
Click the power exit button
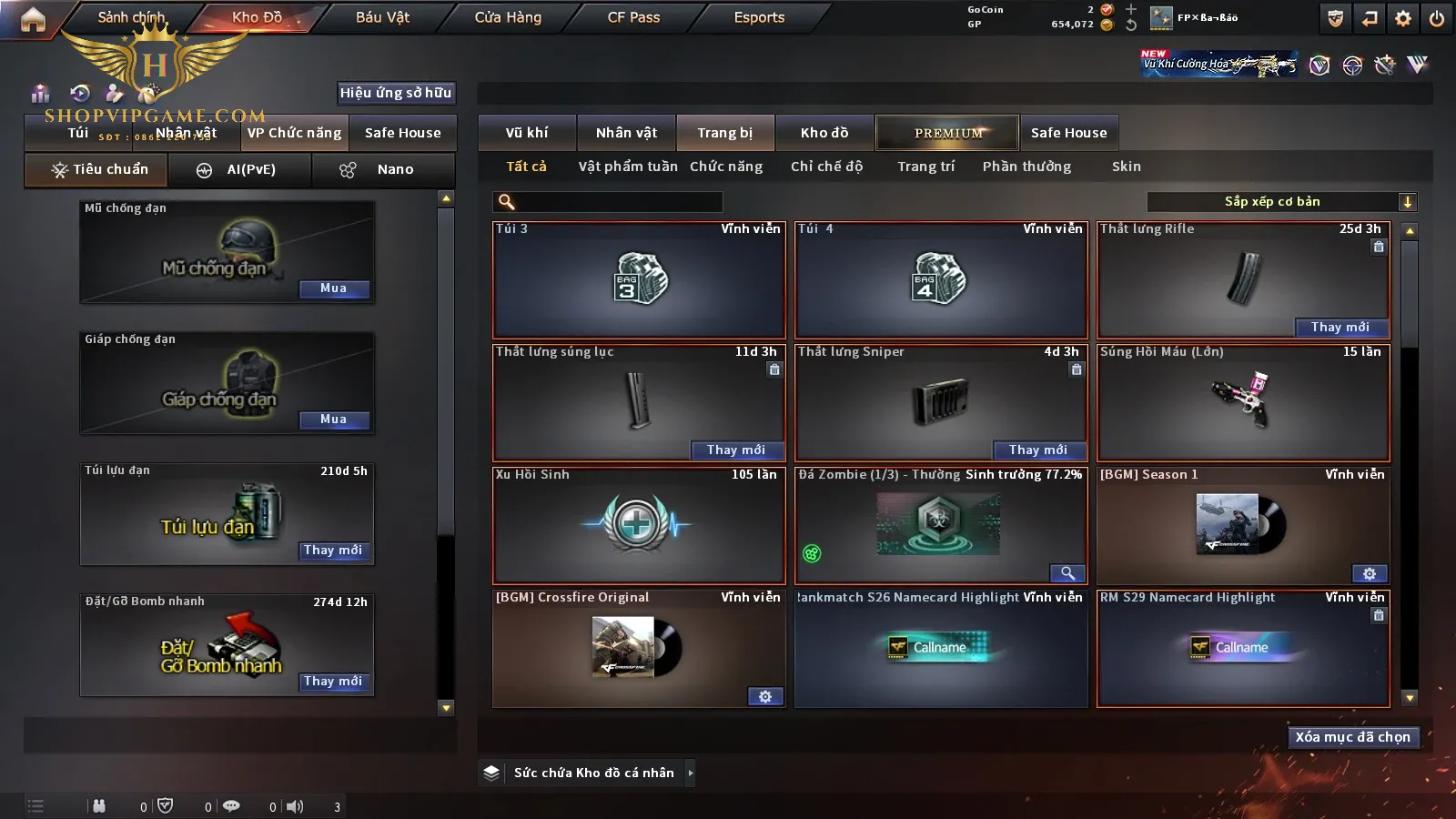point(1437,18)
